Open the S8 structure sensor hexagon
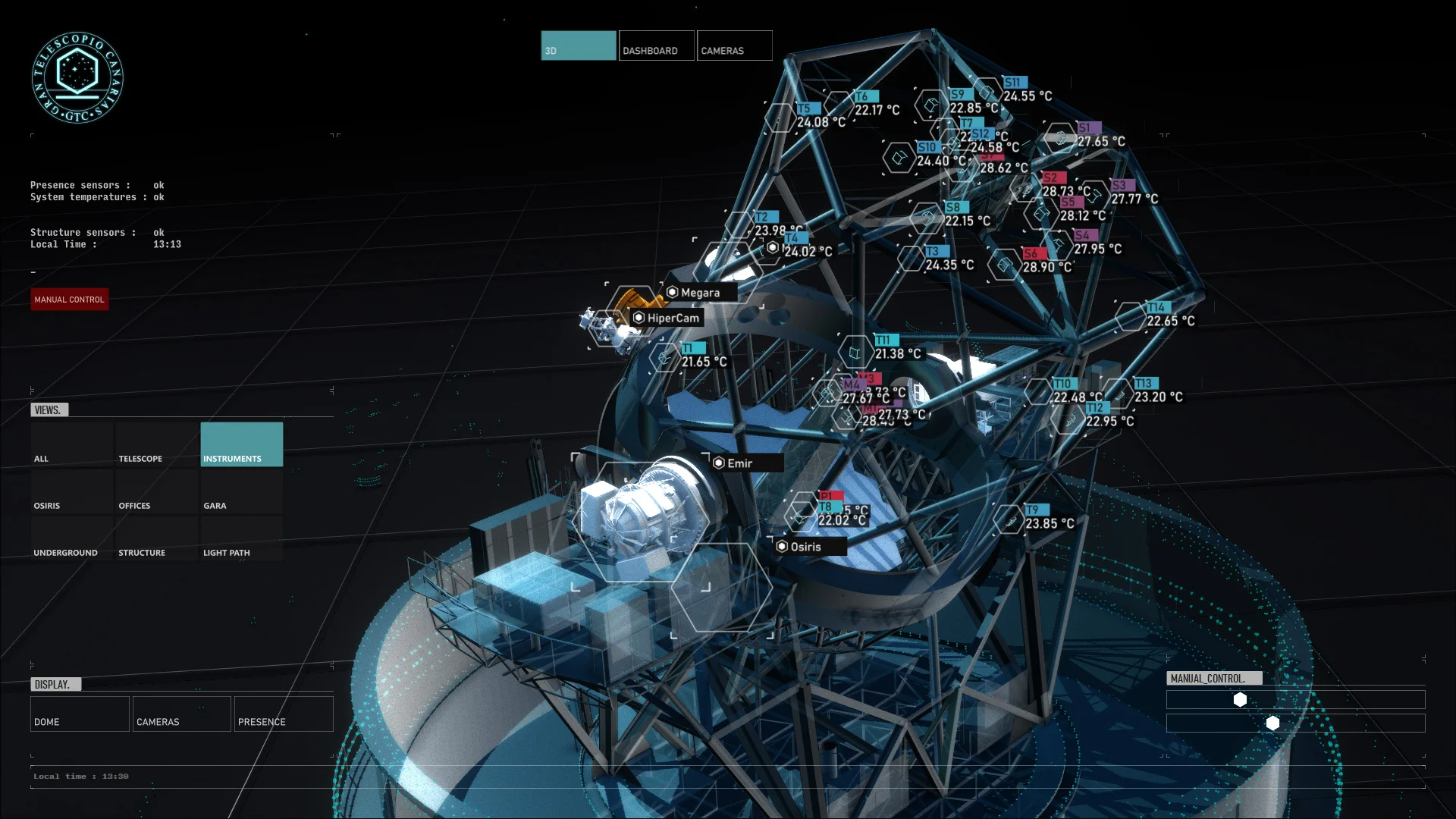Image resolution: width=1456 pixels, height=819 pixels. [927, 220]
